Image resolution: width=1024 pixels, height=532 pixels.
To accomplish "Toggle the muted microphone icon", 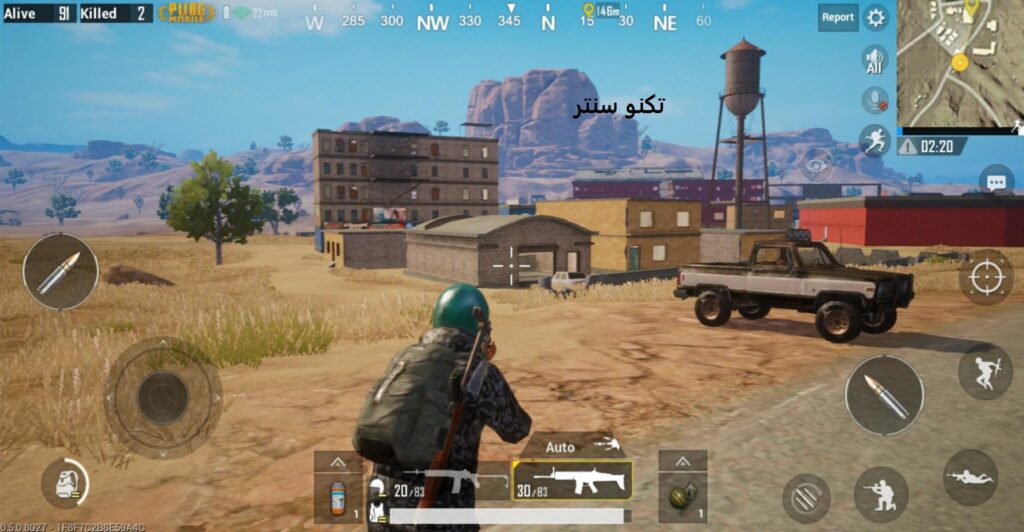I will (875, 100).
